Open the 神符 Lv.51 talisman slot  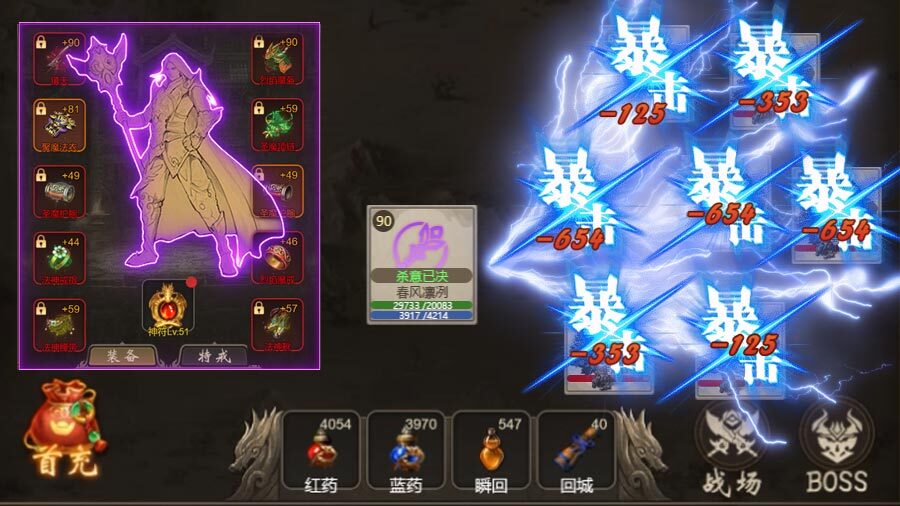168,308
